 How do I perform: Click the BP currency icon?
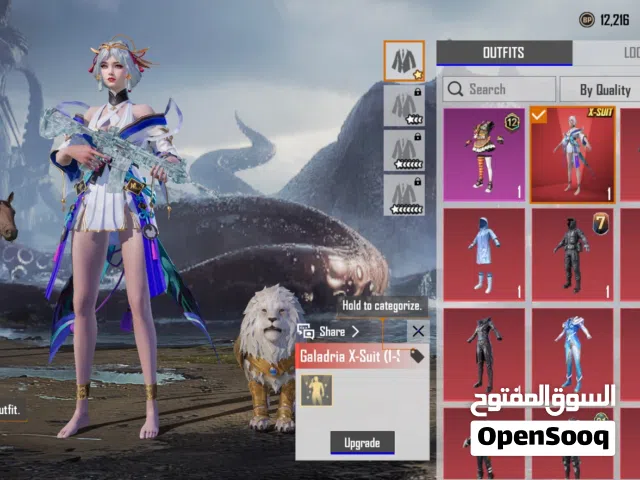pos(586,19)
